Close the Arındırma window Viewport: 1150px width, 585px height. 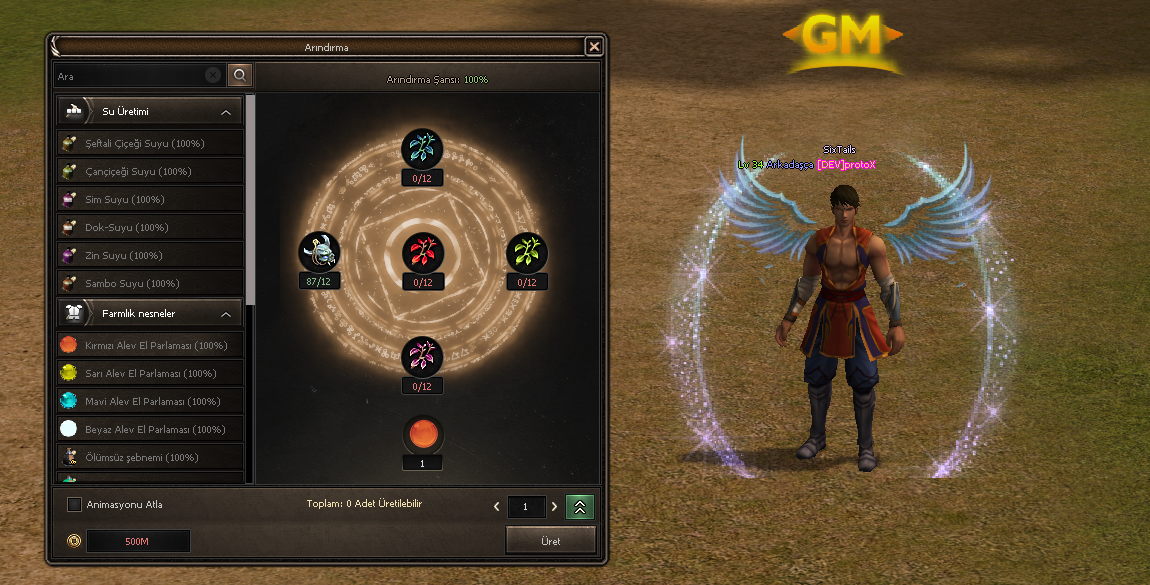tap(594, 46)
